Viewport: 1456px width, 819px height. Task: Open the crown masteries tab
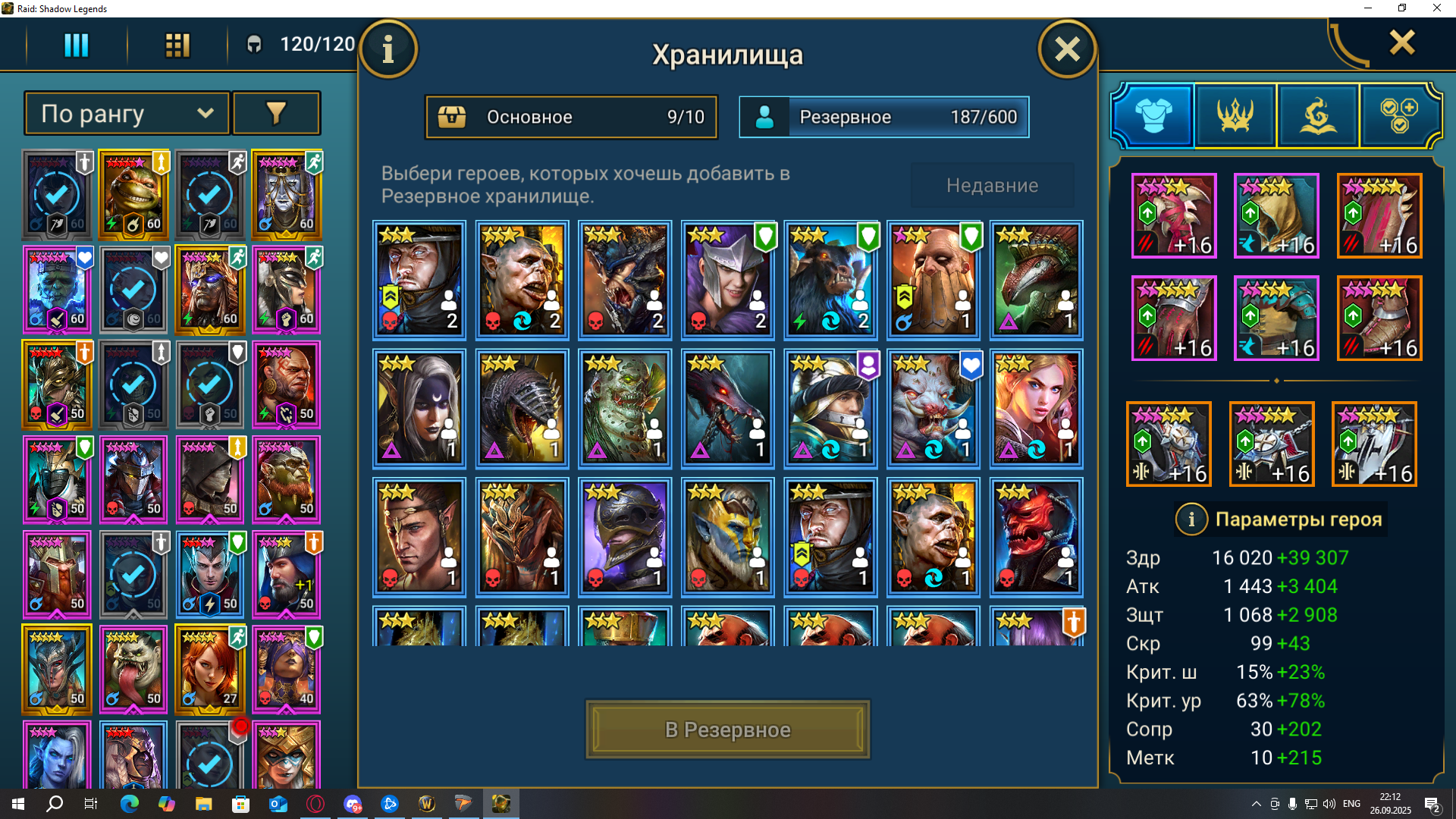1235,115
